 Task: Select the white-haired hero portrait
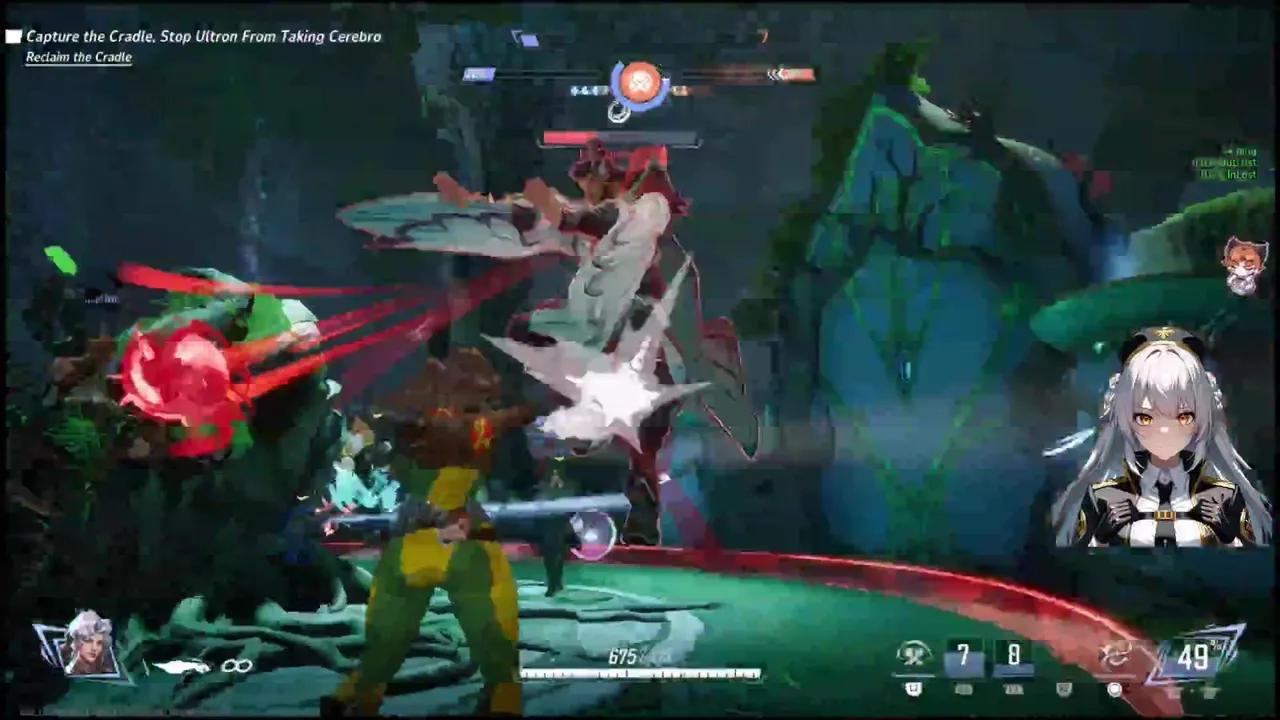pos(87,645)
